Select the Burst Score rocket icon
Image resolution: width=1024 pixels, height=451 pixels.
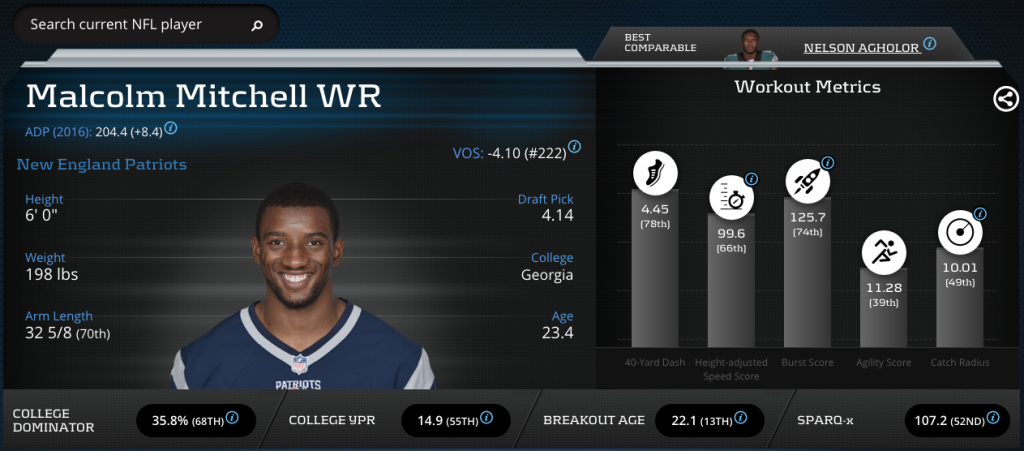807,181
